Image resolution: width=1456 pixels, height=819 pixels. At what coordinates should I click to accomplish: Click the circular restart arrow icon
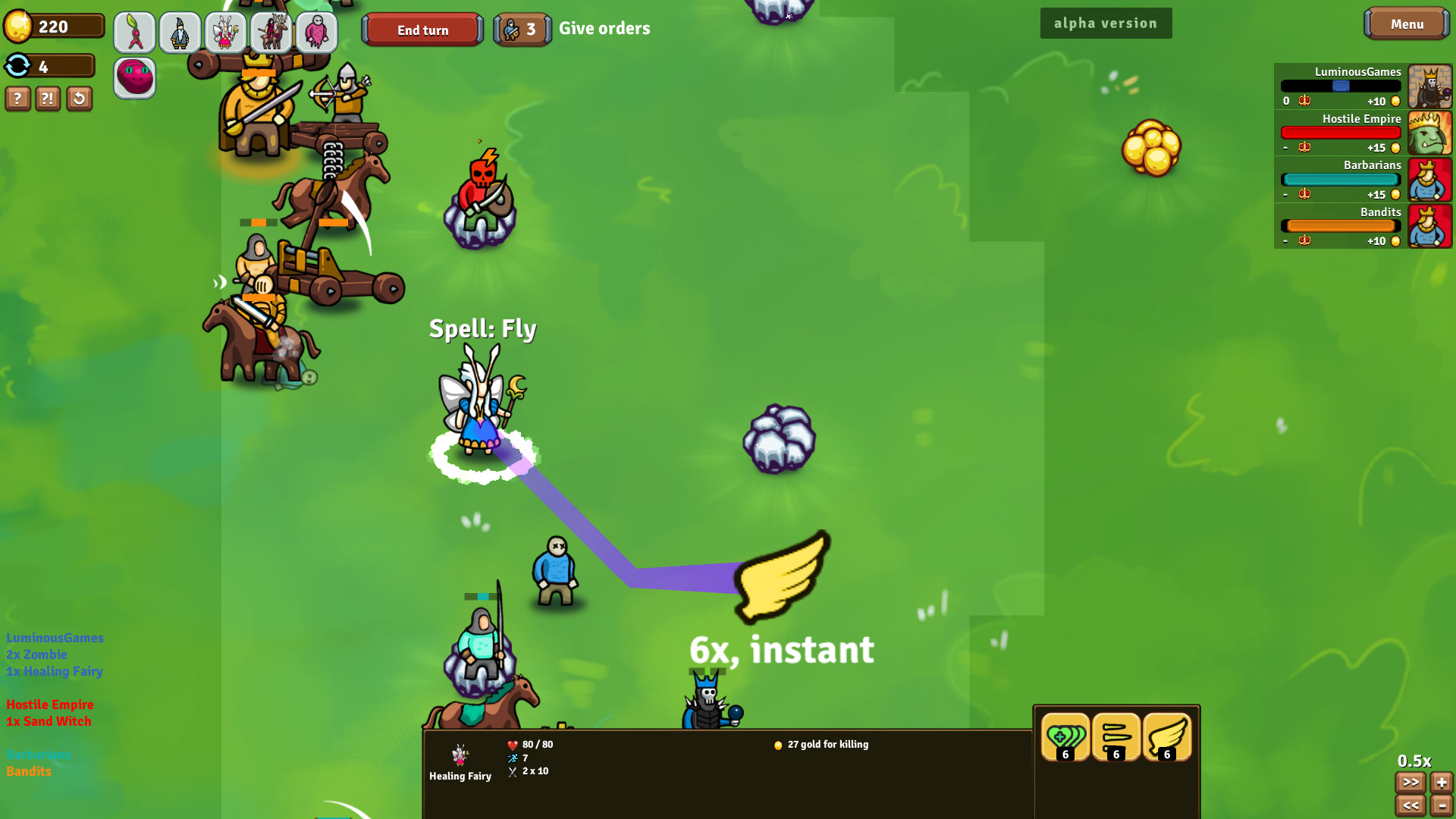(x=79, y=99)
